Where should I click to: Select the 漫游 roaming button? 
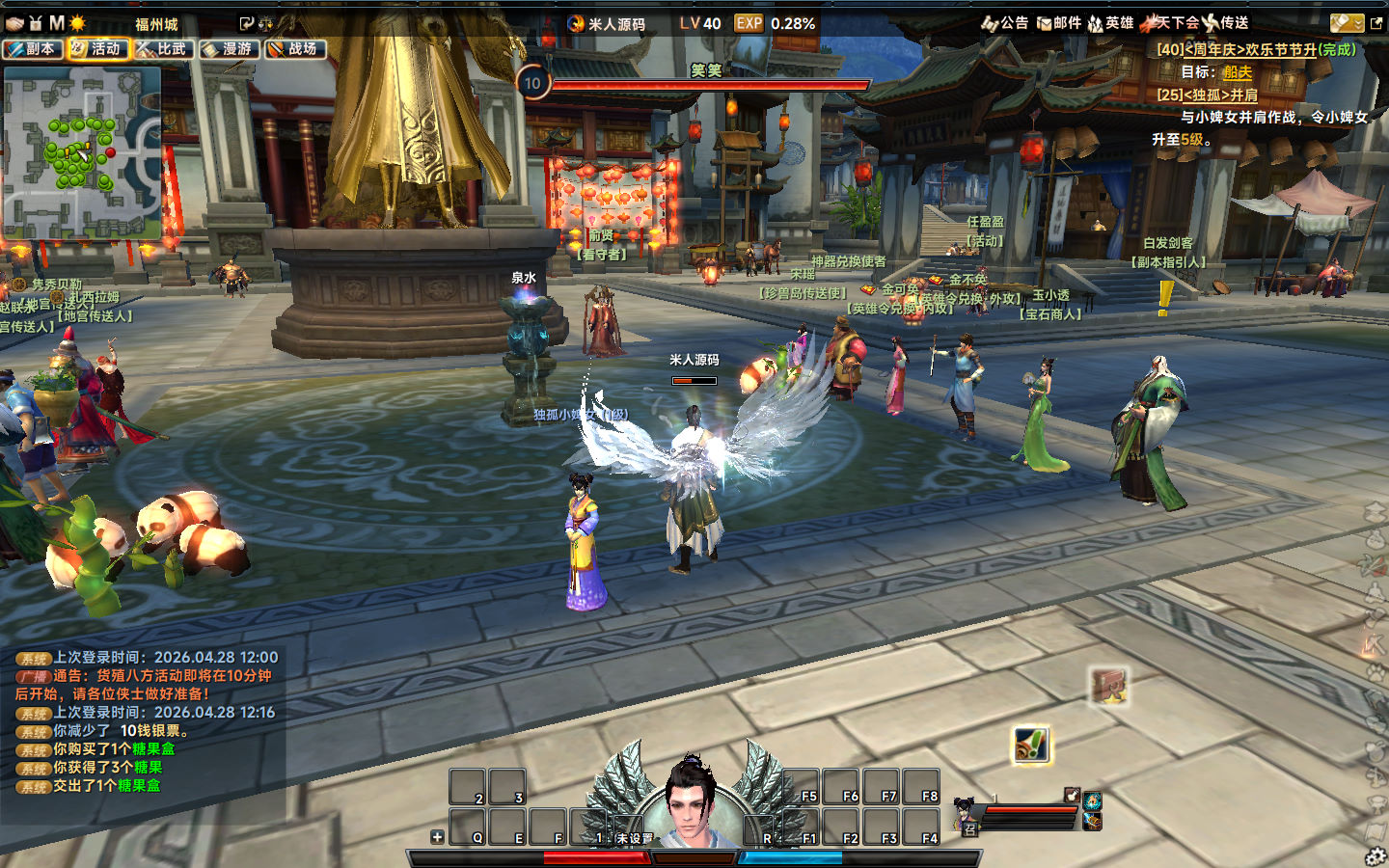coord(230,48)
